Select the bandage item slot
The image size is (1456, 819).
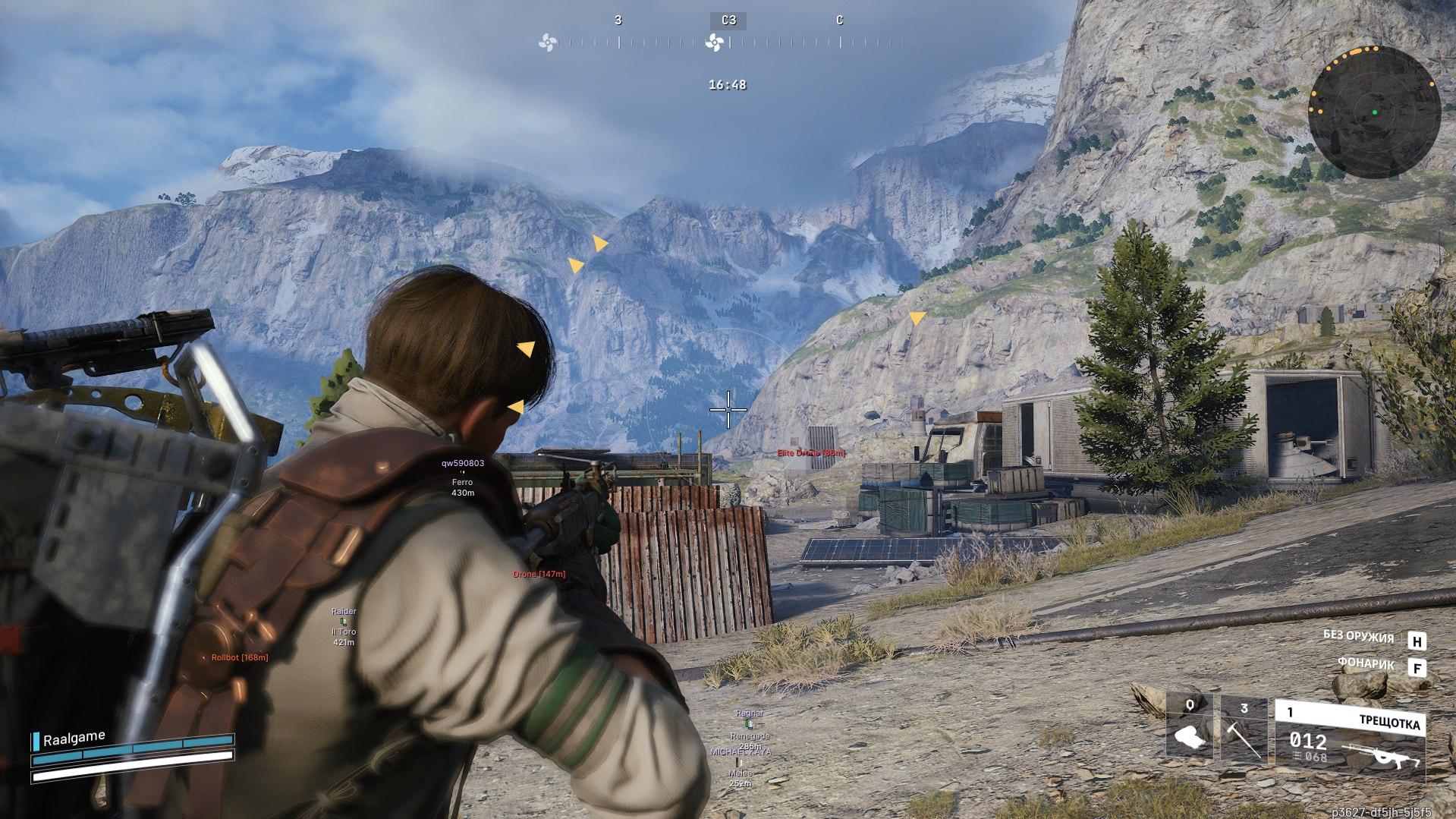coord(1190,729)
